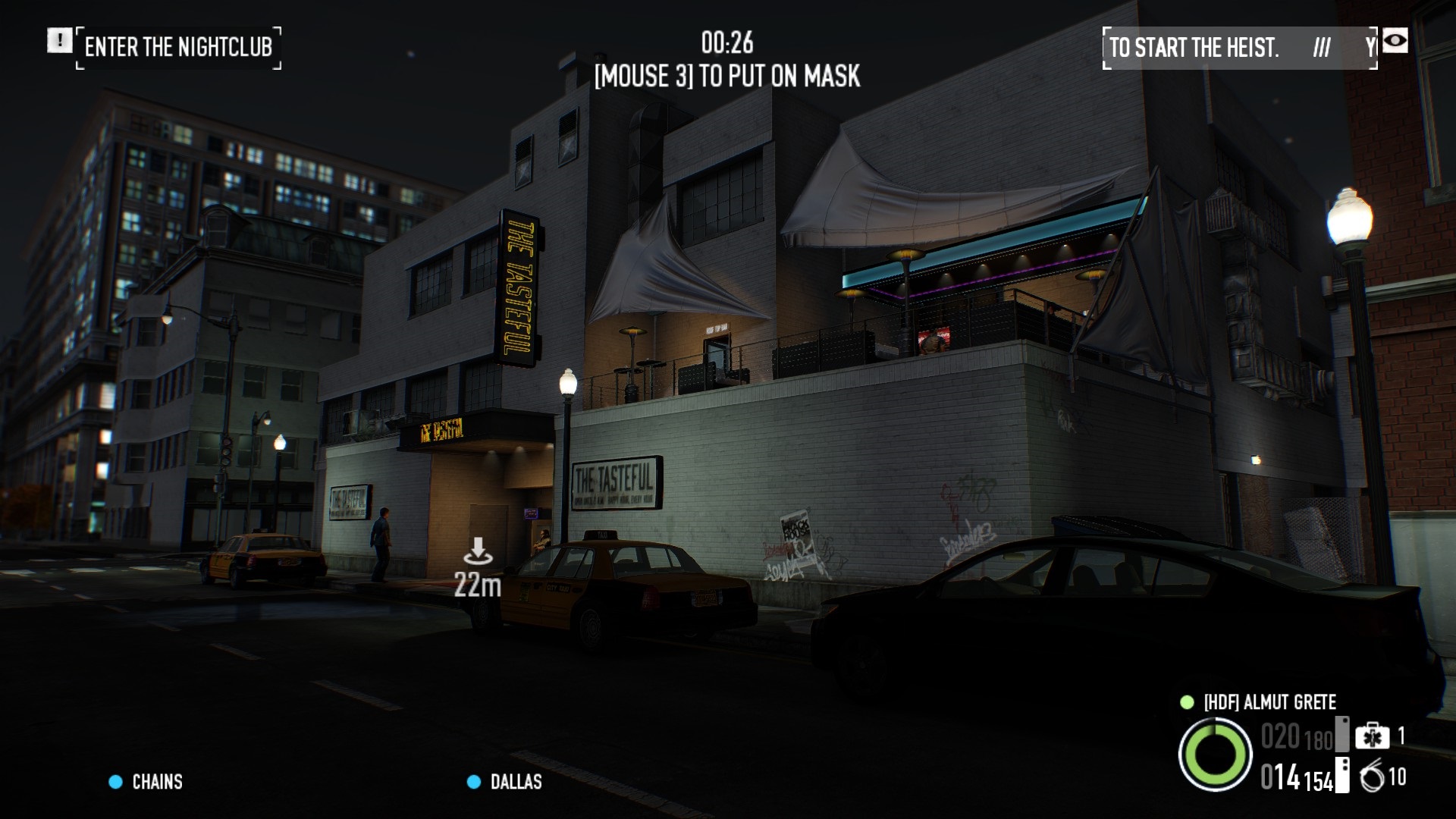Viewport: 1456px width, 819px height.
Task: Select teammate Dallas in the crew list
Action: [515, 782]
